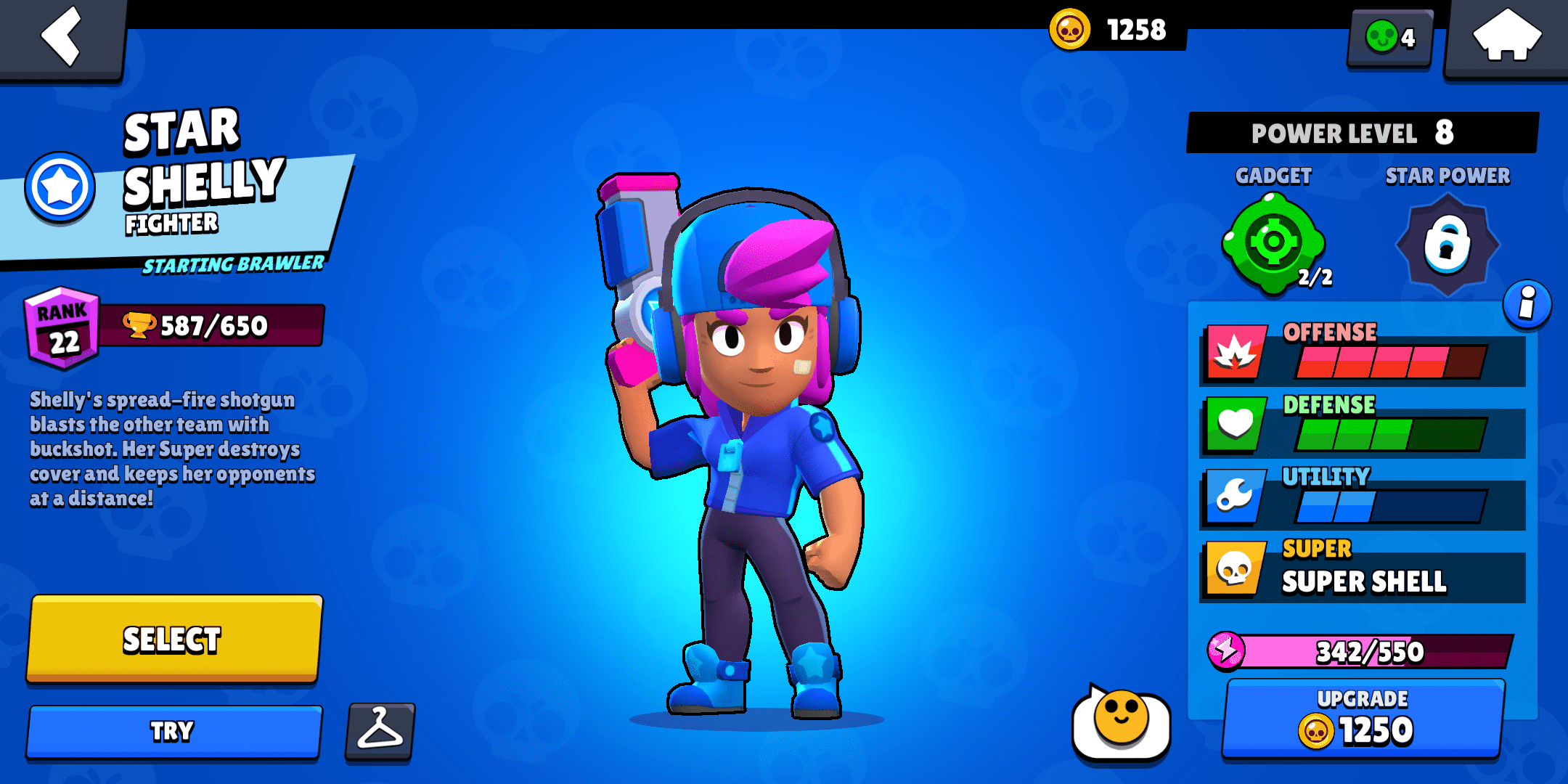Return home using the house button
The width and height of the screenshot is (1568, 784).
click(1508, 36)
